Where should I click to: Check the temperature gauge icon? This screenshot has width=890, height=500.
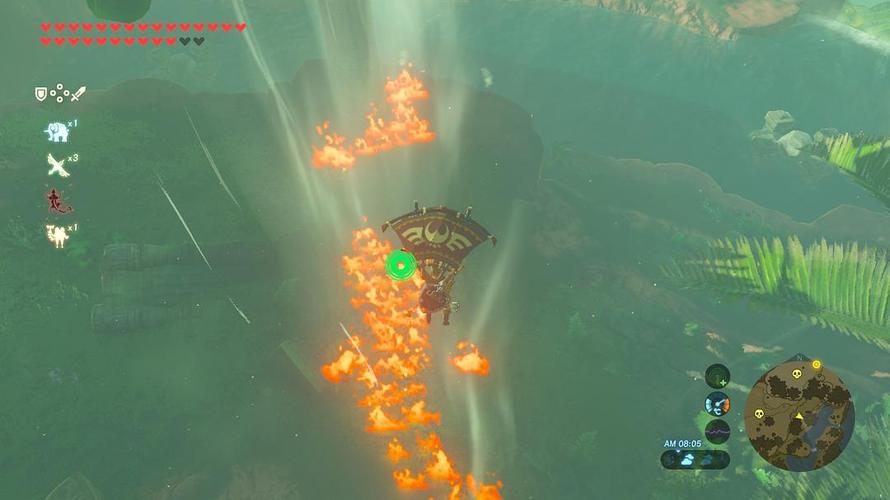point(717,404)
